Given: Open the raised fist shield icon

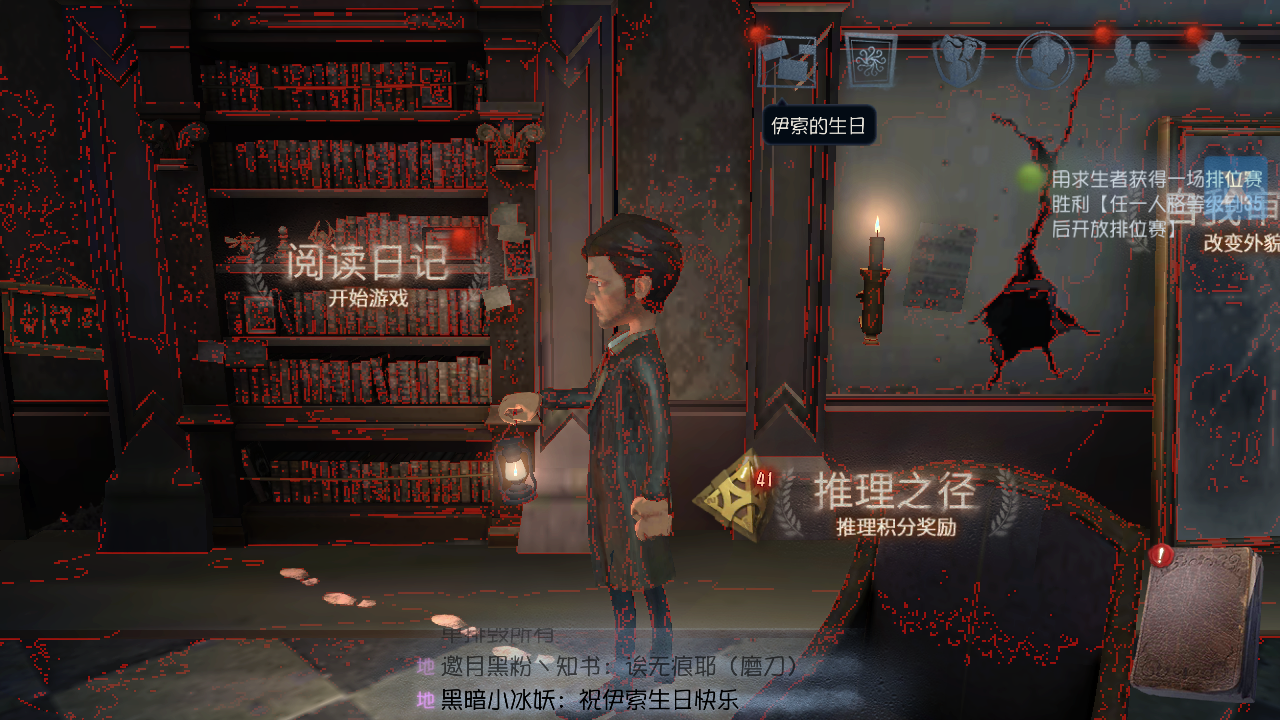Looking at the screenshot, I should pyautogui.click(x=958, y=60).
